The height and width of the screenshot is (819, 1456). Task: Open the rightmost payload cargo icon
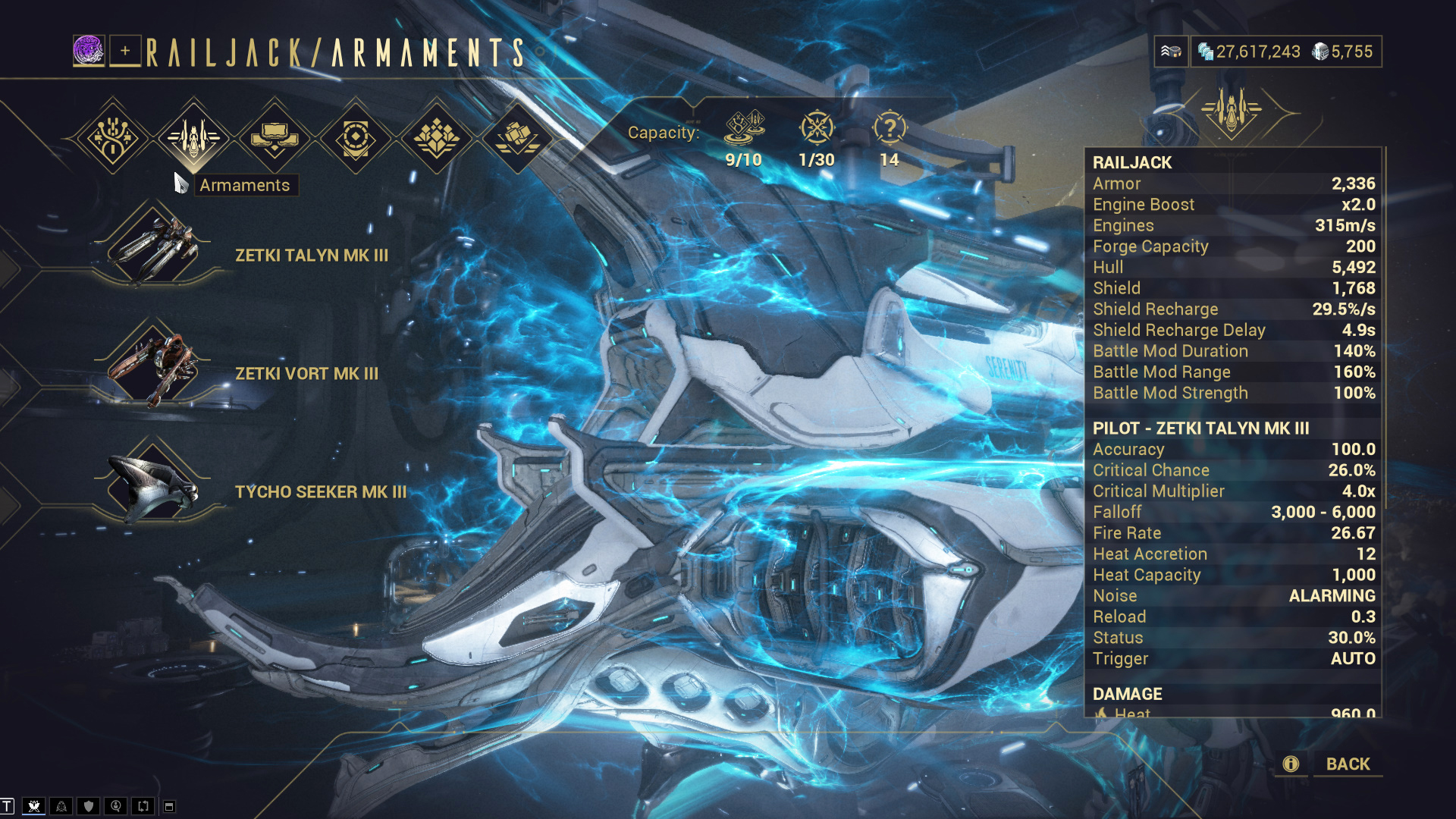519,138
